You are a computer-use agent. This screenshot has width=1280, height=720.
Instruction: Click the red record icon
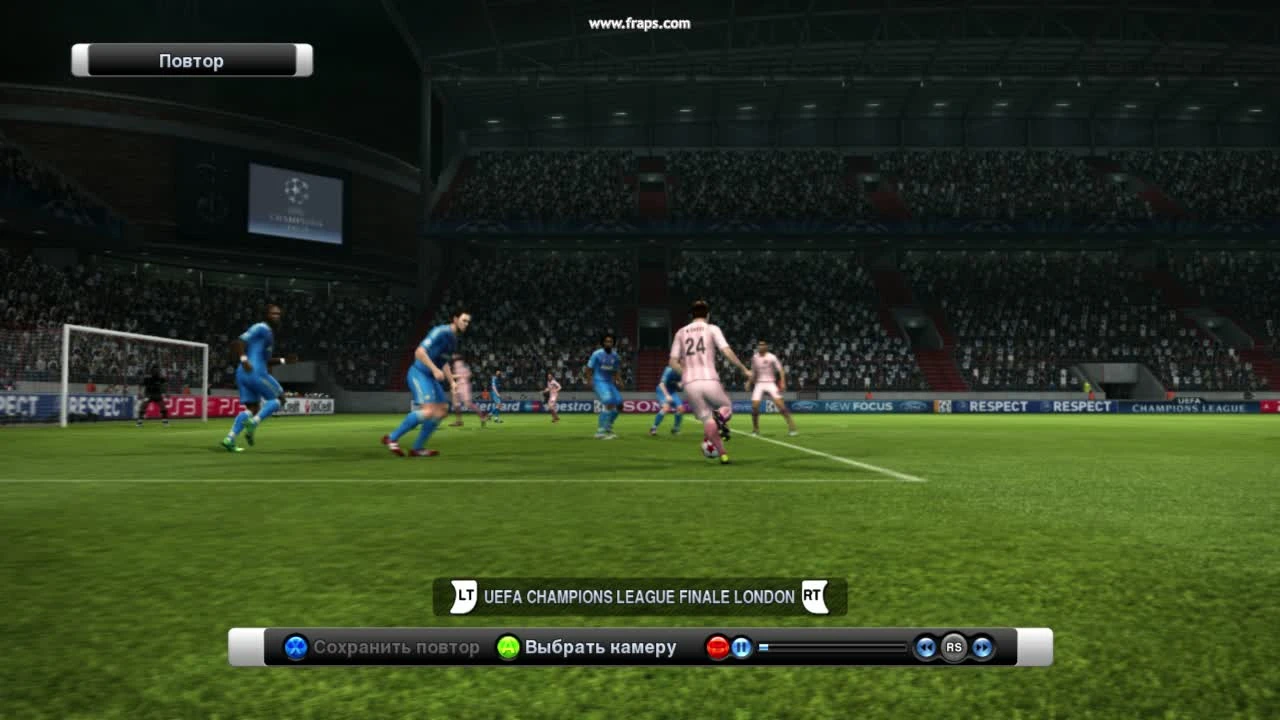click(715, 646)
